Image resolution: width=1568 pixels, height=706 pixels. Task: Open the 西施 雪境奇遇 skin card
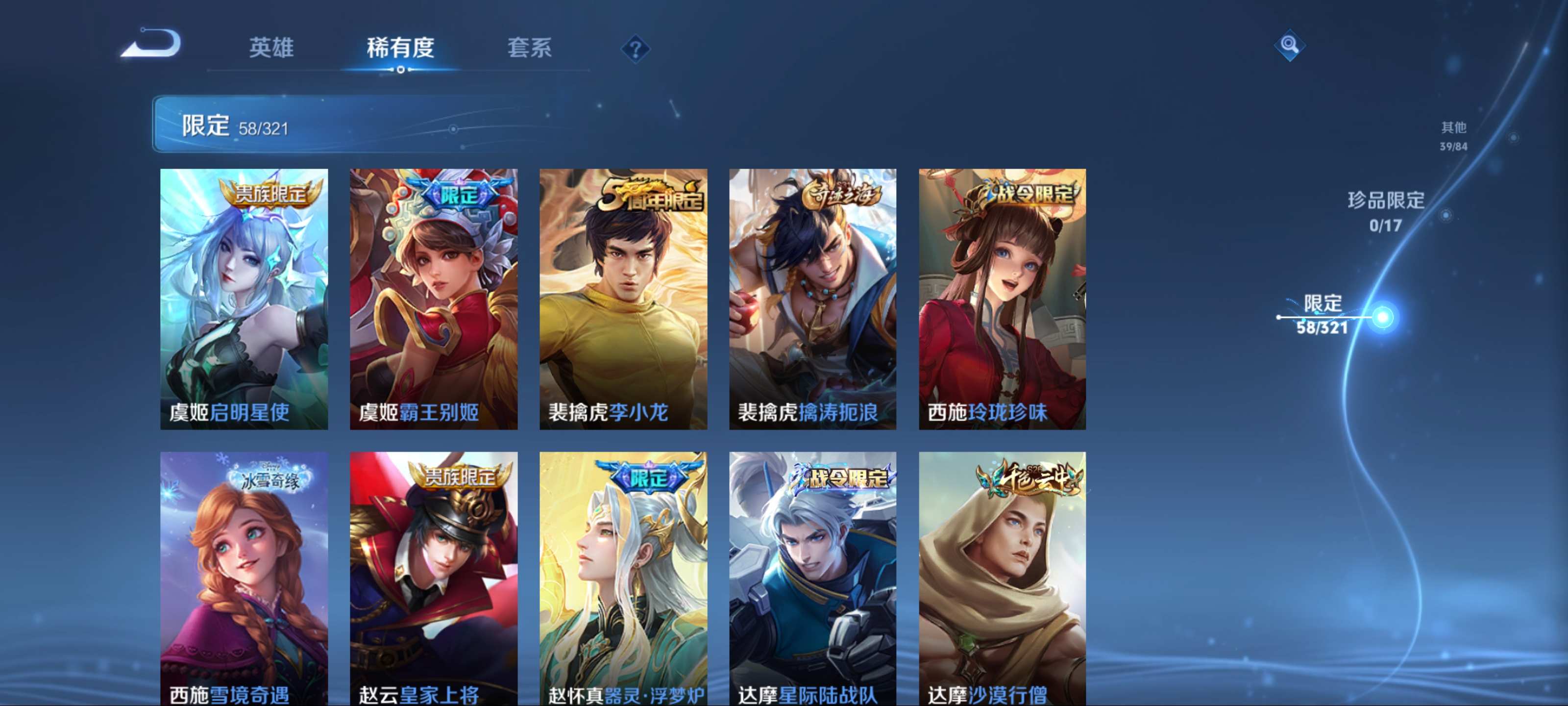(244, 579)
